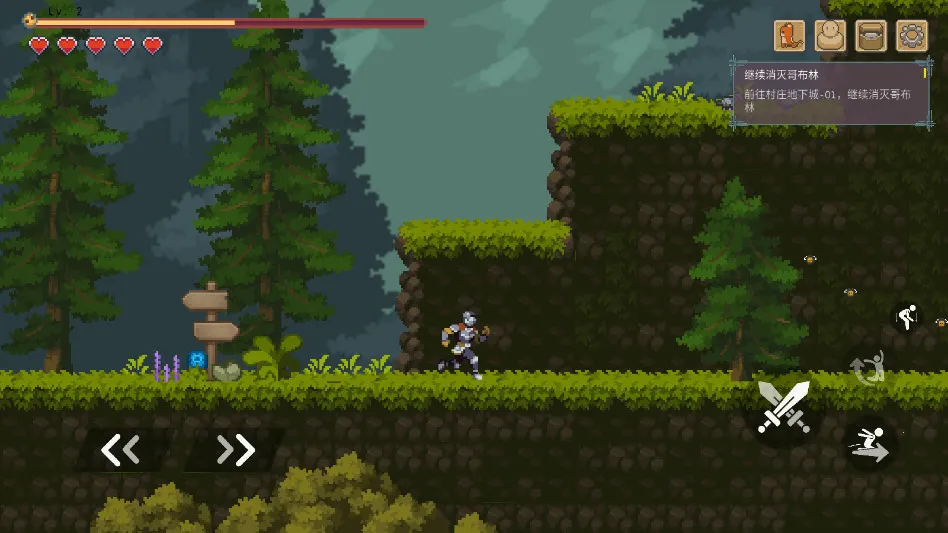Tap the move left double-arrow button
Image resolution: width=948 pixels, height=533 pixels.
pyautogui.click(x=121, y=450)
